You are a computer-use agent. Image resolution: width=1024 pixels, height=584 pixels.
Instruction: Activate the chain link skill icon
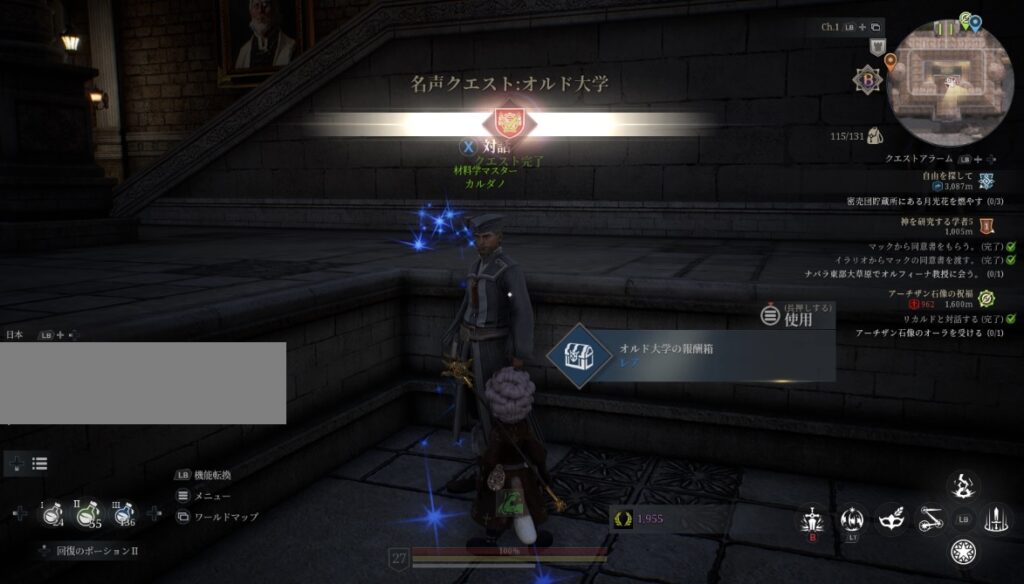point(930,518)
